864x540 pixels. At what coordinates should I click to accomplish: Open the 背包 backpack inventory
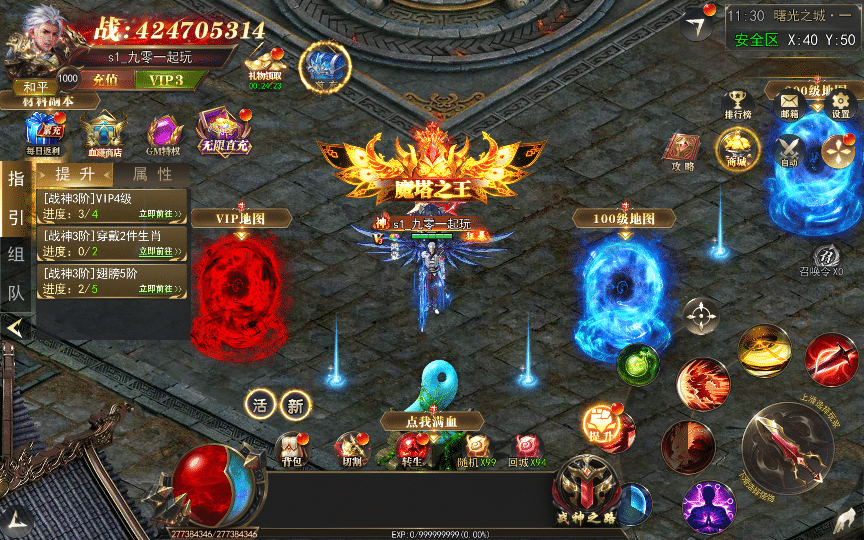(x=291, y=449)
